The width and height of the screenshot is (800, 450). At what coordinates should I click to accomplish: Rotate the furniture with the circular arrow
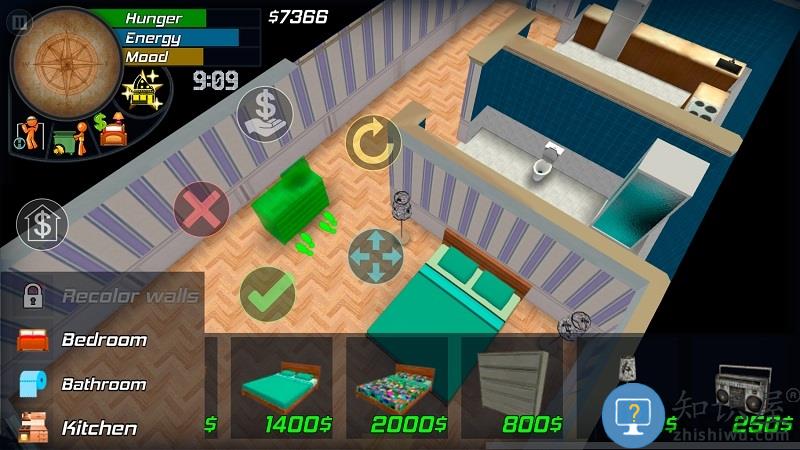click(x=373, y=143)
